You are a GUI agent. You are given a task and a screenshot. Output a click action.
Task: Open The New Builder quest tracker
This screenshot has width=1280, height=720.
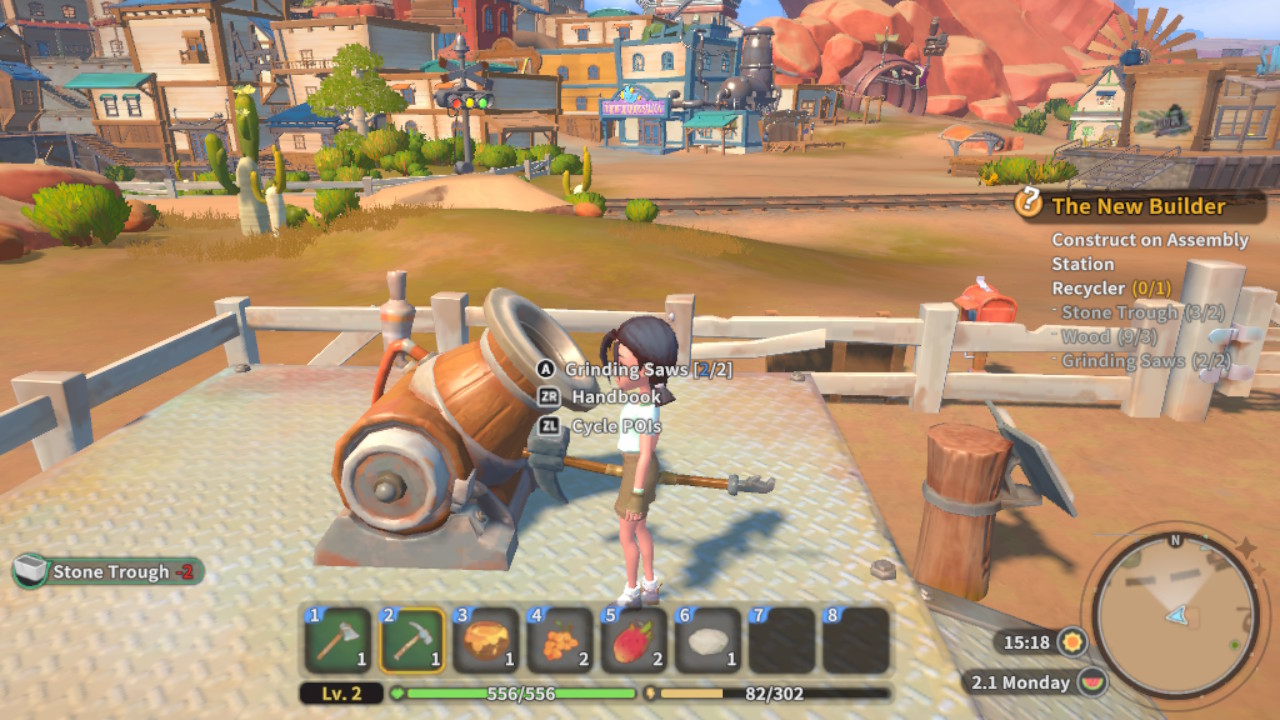click(x=1138, y=207)
